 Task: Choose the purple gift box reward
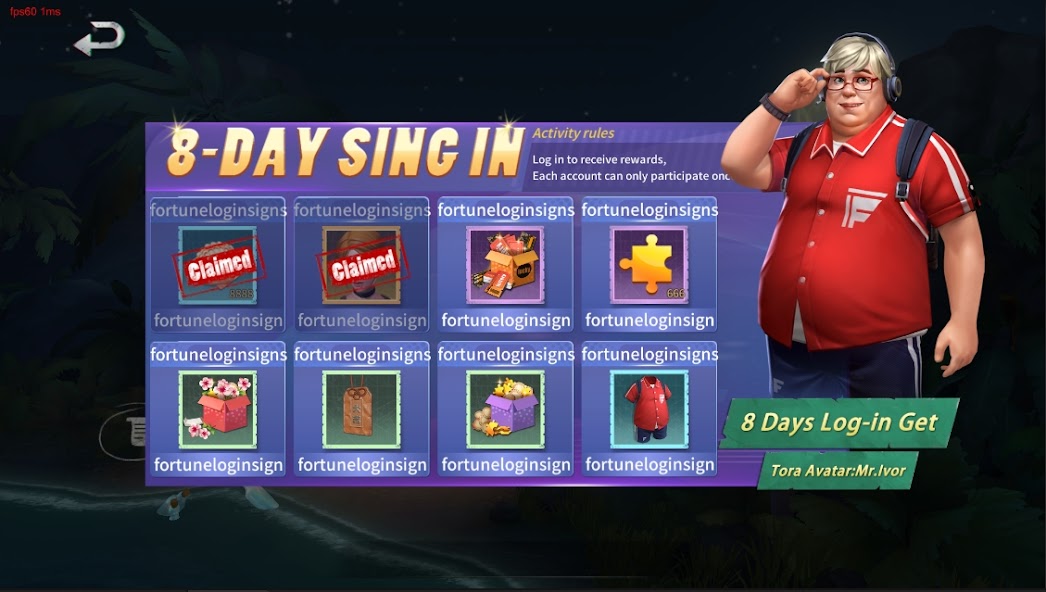pyautogui.click(x=505, y=409)
